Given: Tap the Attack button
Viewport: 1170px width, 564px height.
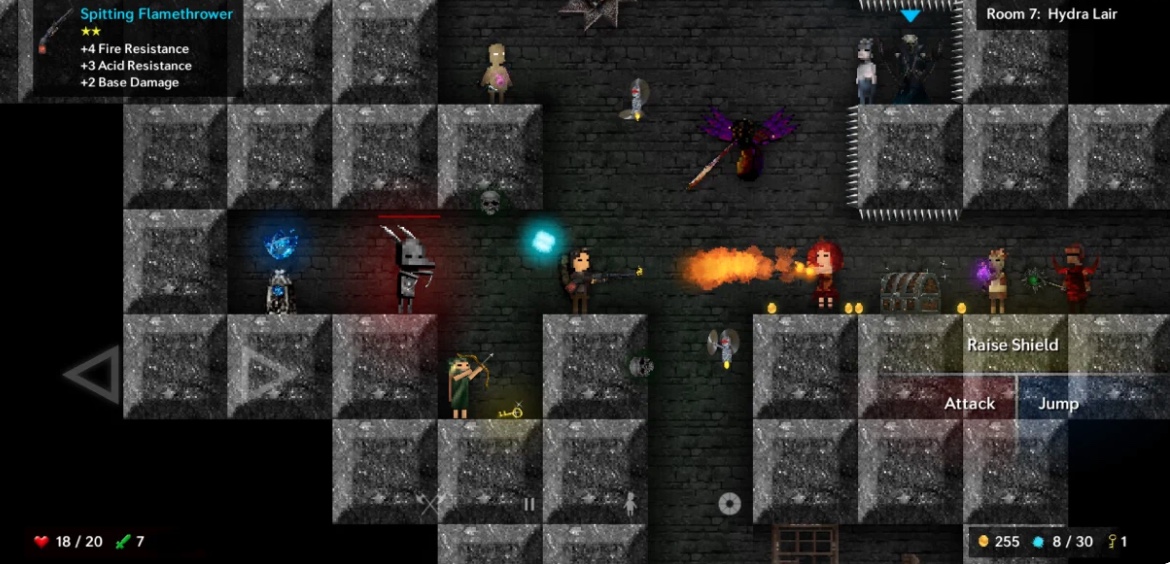Looking at the screenshot, I should [969, 403].
